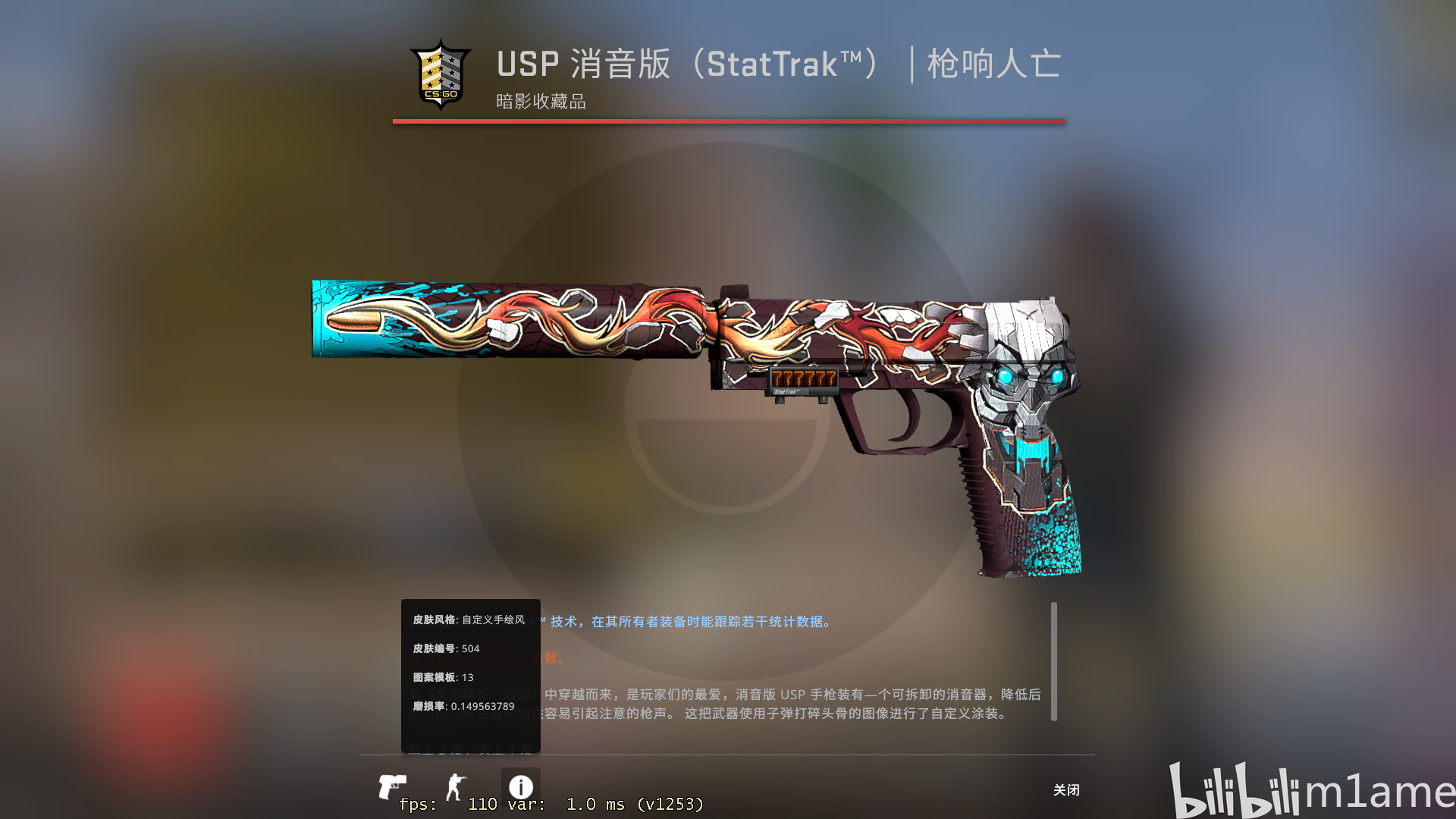
Task: Click the 暗影收藏品 collection label
Action: (x=540, y=101)
